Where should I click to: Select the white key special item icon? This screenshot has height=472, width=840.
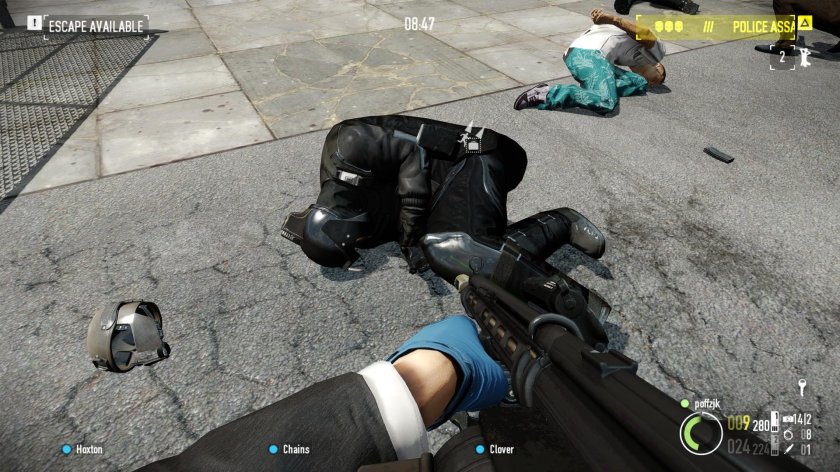pos(801,388)
